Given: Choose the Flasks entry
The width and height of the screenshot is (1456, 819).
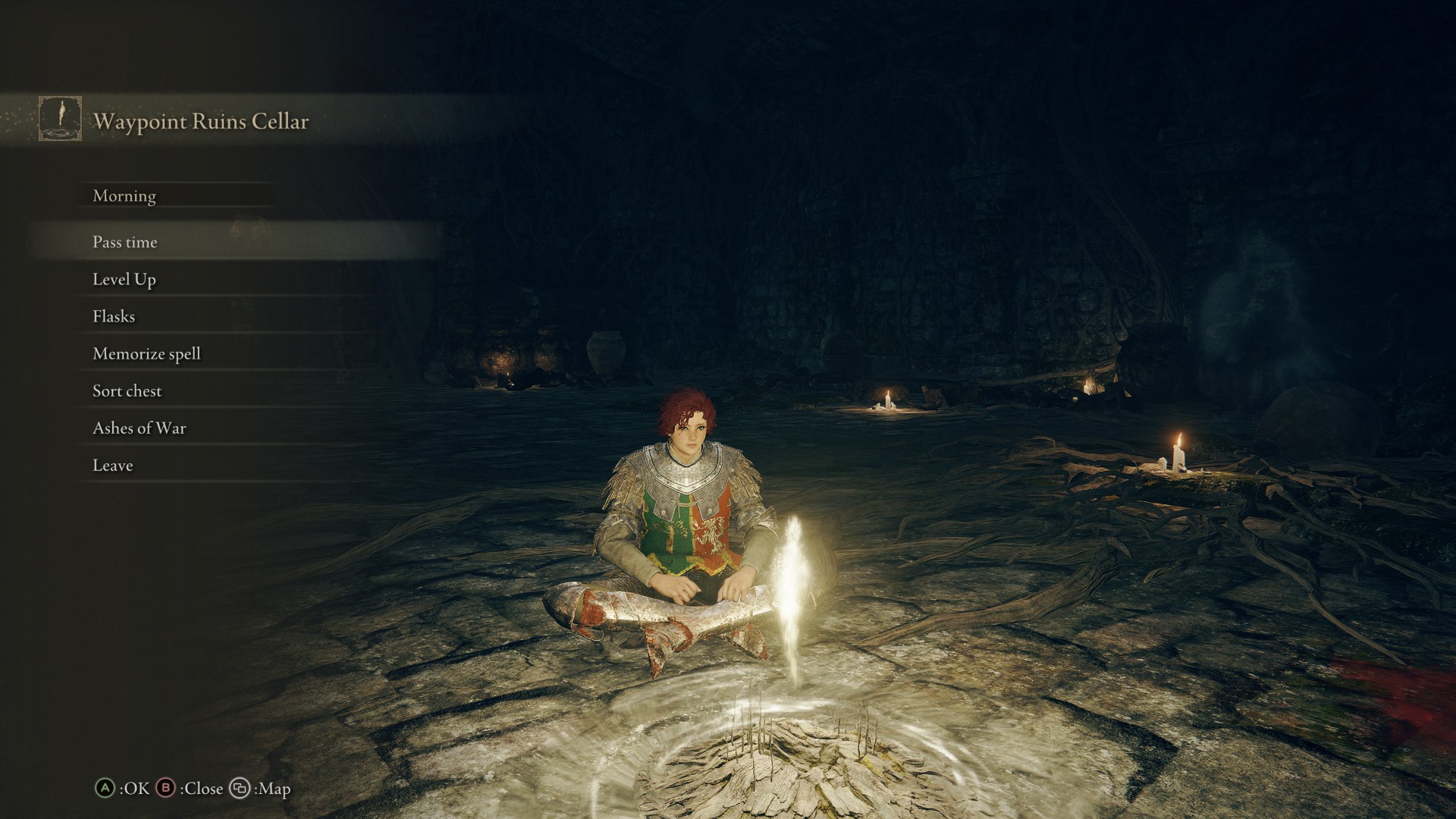Looking at the screenshot, I should pyautogui.click(x=114, y=316).
